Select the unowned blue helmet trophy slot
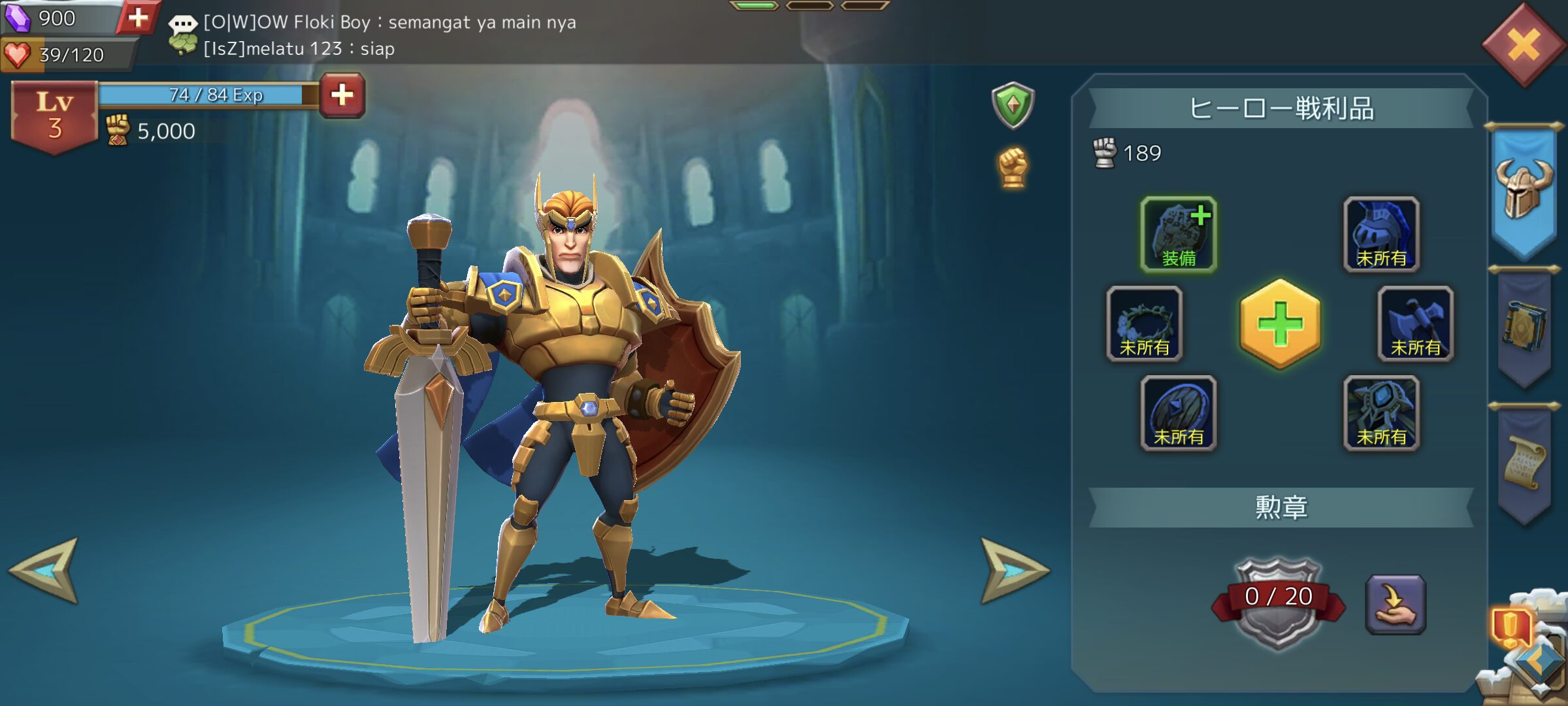The height and width of the screenshot is (706, 1568). (x=1381, y=234)
